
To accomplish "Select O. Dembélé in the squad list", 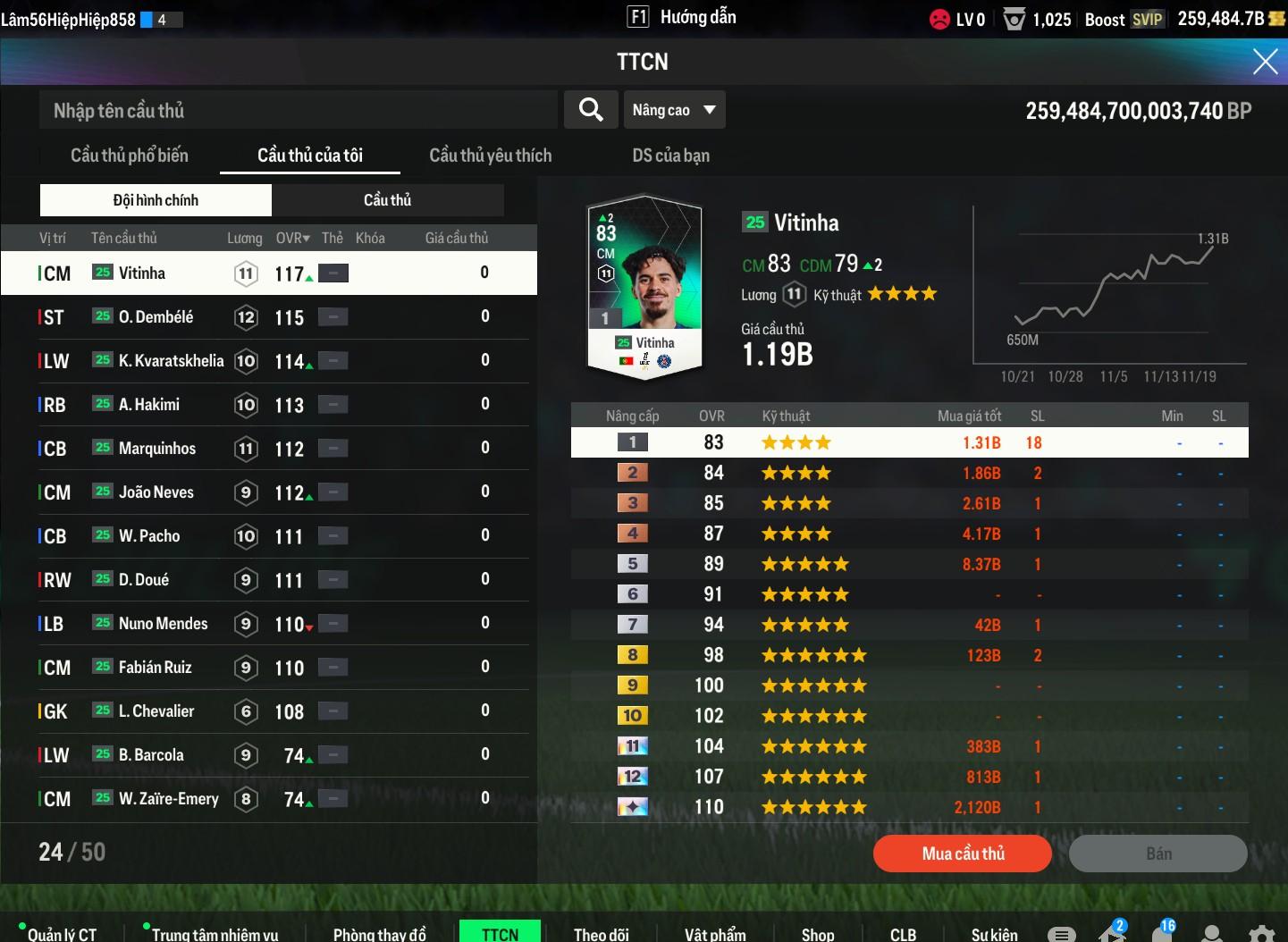I will [268, 317].
